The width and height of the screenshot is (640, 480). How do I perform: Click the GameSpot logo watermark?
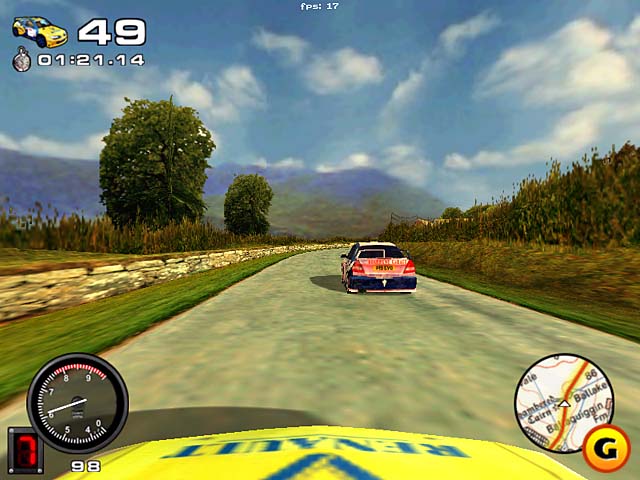click(605, 447)
